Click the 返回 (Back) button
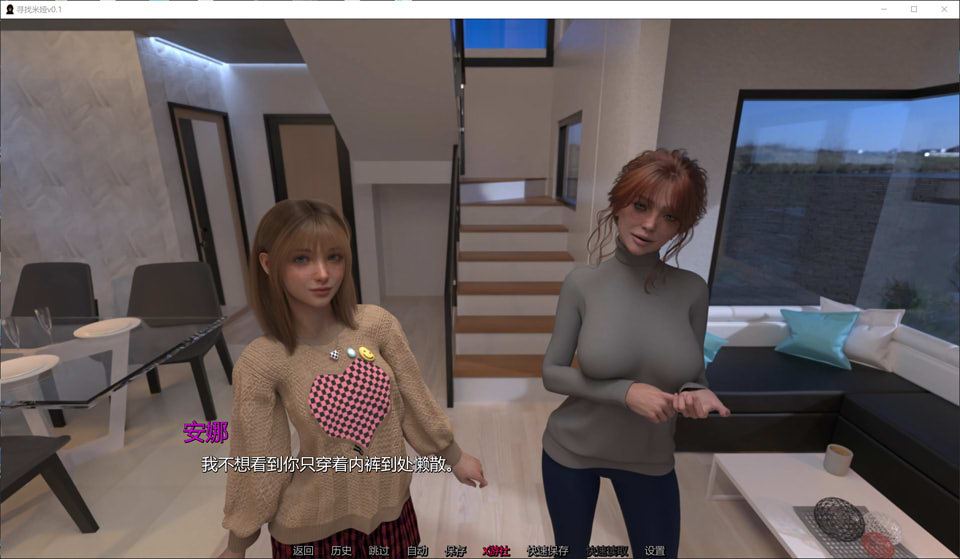The height and width of the screenshot is (559, 960). pyautogui.click(x=303, y=550)
